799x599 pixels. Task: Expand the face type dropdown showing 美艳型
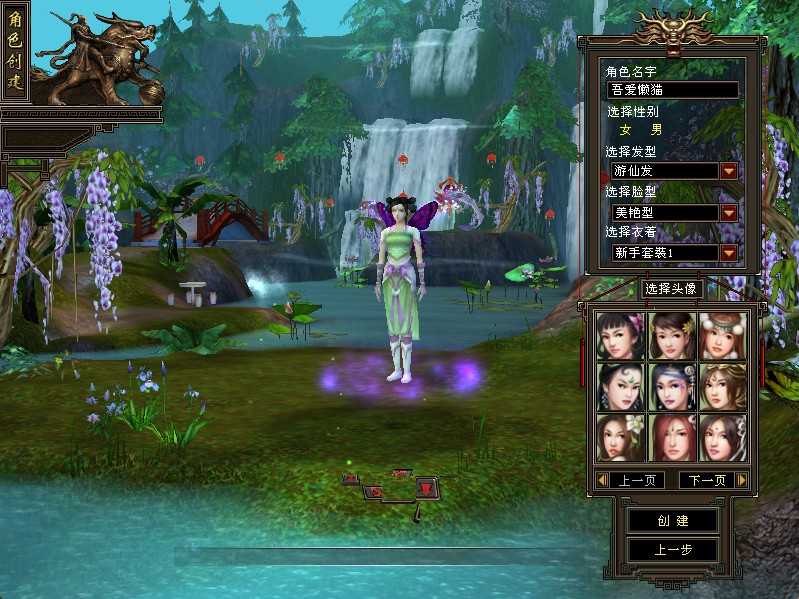tap(729, 212)
